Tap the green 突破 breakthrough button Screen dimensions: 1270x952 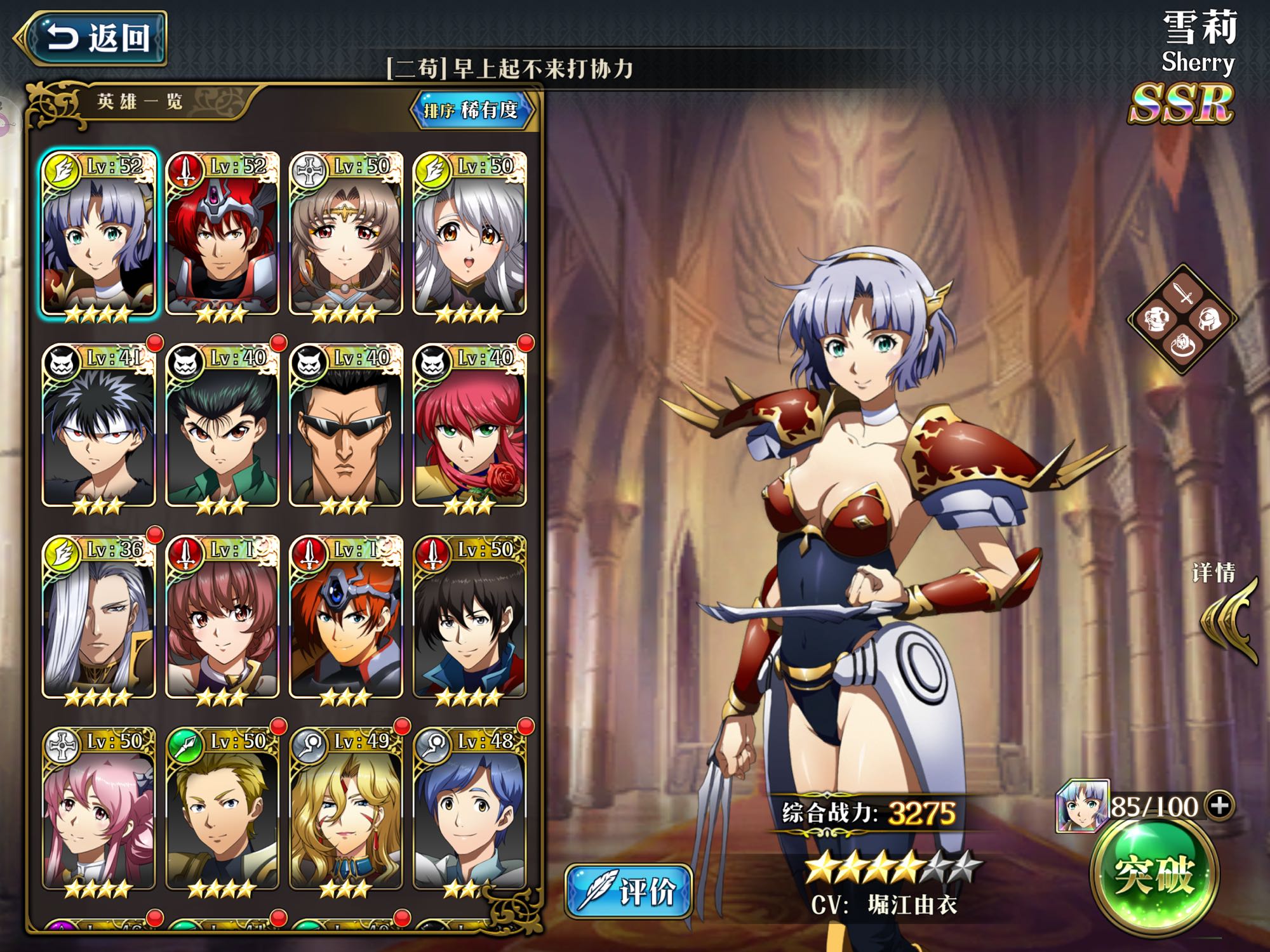(1154, 876)
